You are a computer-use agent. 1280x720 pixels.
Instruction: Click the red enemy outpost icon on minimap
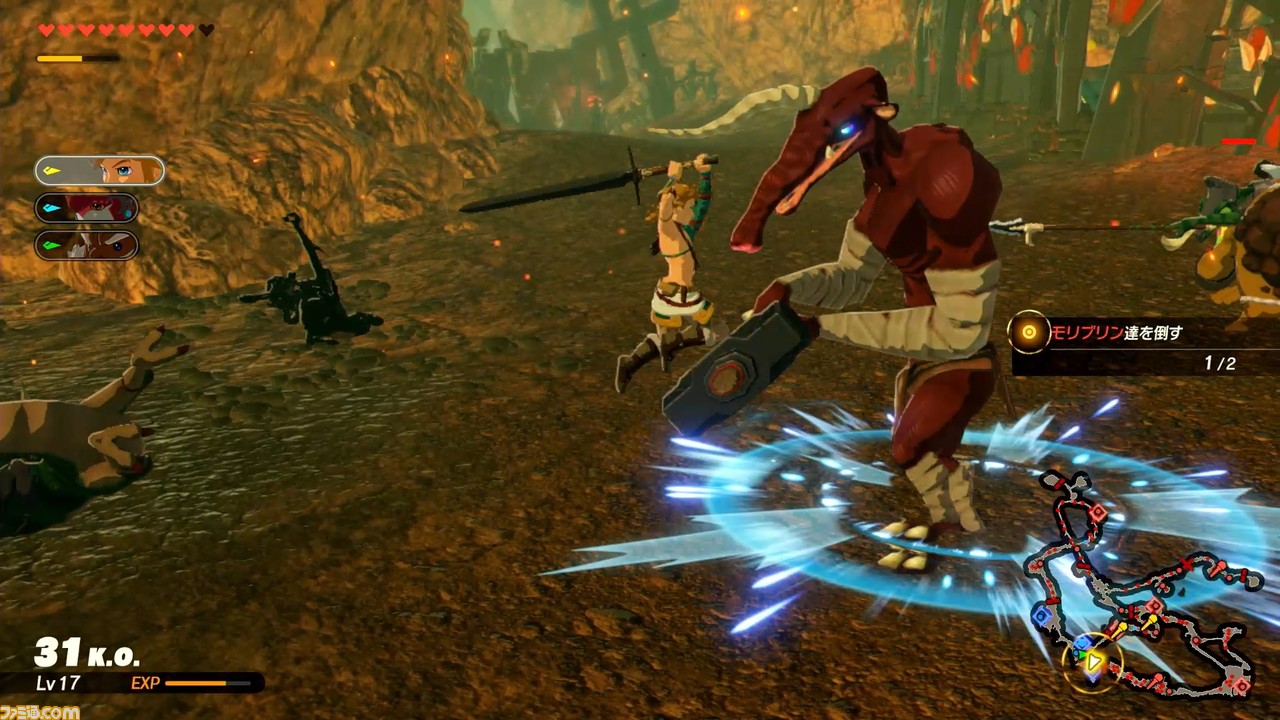pos(1098,512)
